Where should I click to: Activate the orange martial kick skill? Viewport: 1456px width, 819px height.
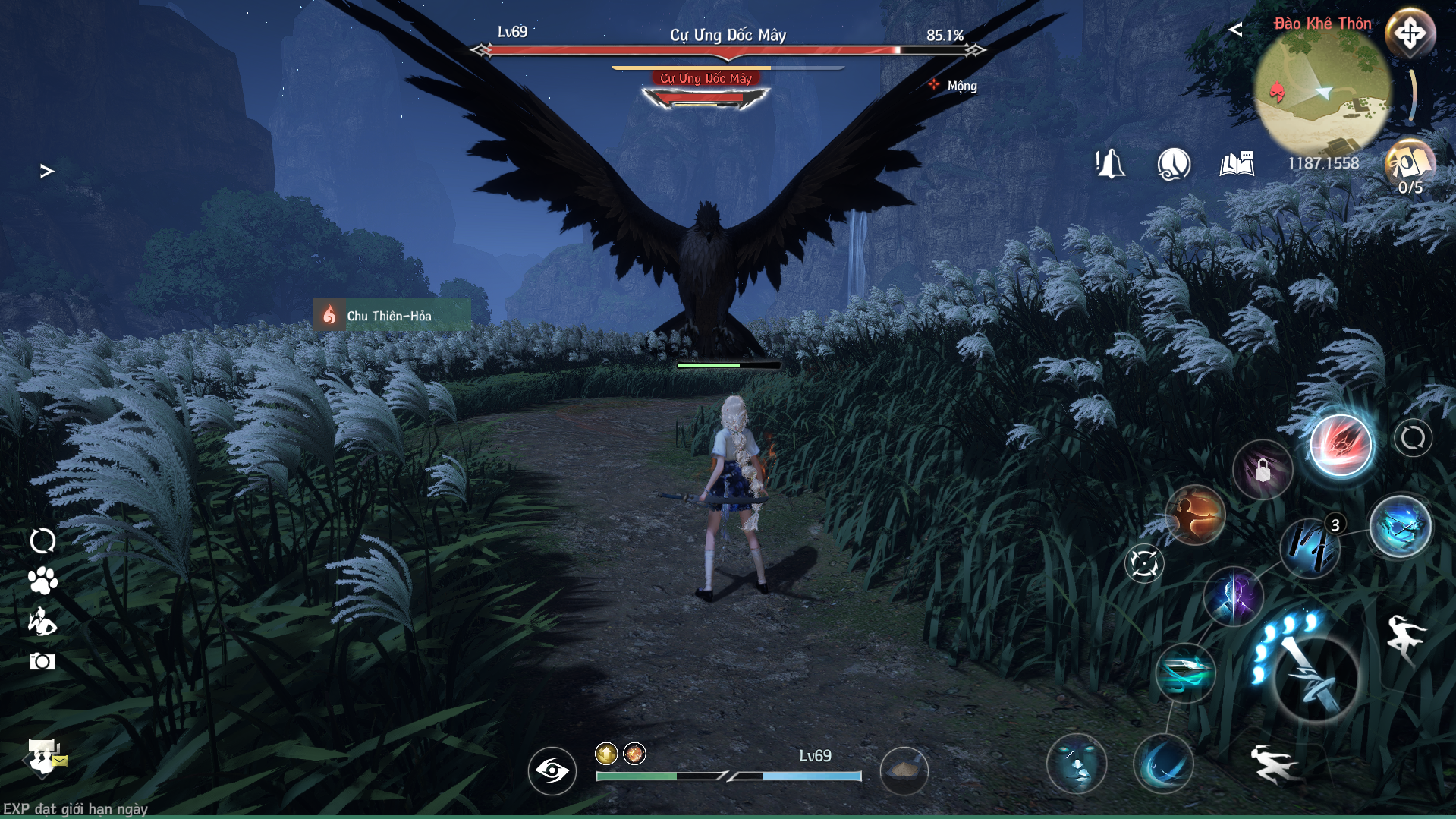click(x=1195, y=515)
